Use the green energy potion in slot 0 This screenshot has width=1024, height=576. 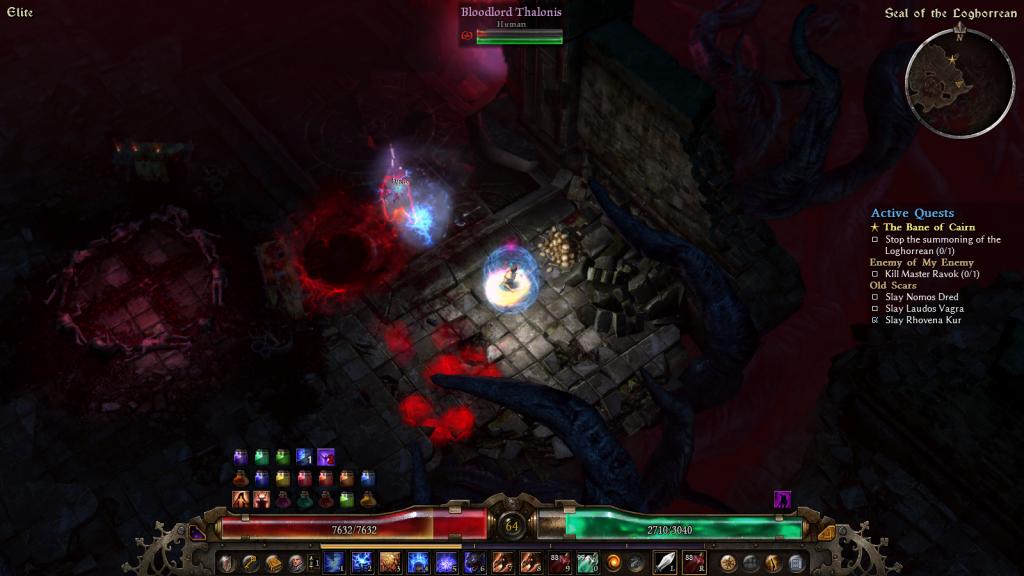(x=588, y=562)
